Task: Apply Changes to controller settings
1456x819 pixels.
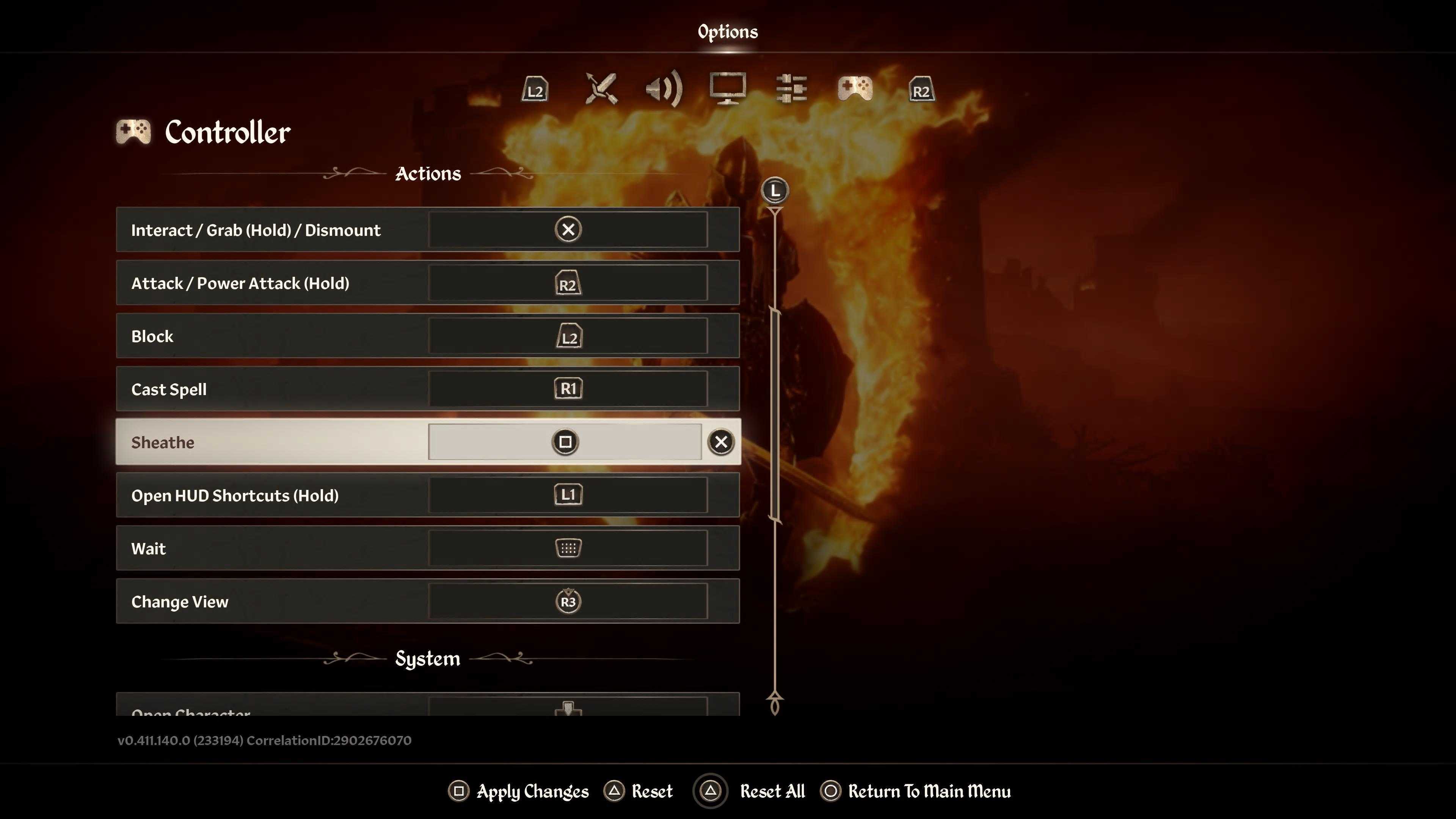Action: (519, 791)
